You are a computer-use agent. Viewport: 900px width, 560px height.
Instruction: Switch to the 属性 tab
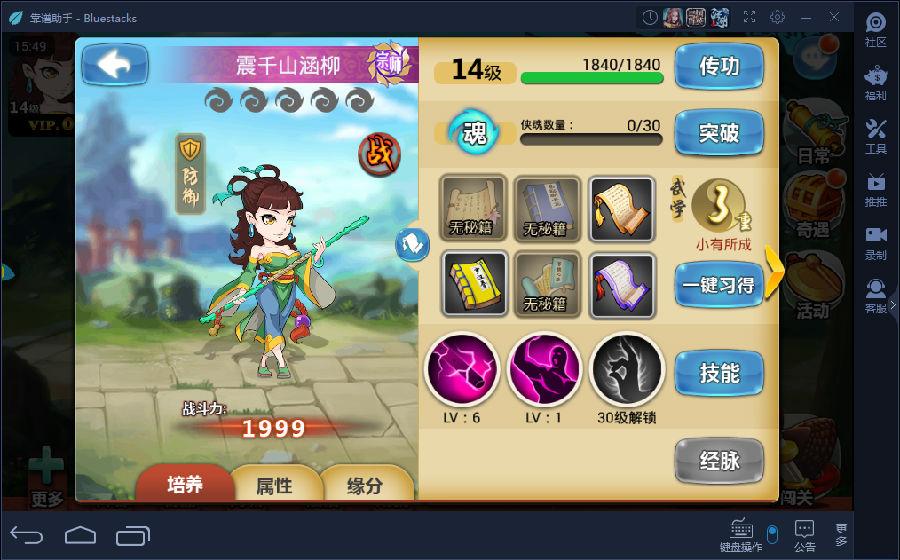pyautogui.click(x=275, y=486)
